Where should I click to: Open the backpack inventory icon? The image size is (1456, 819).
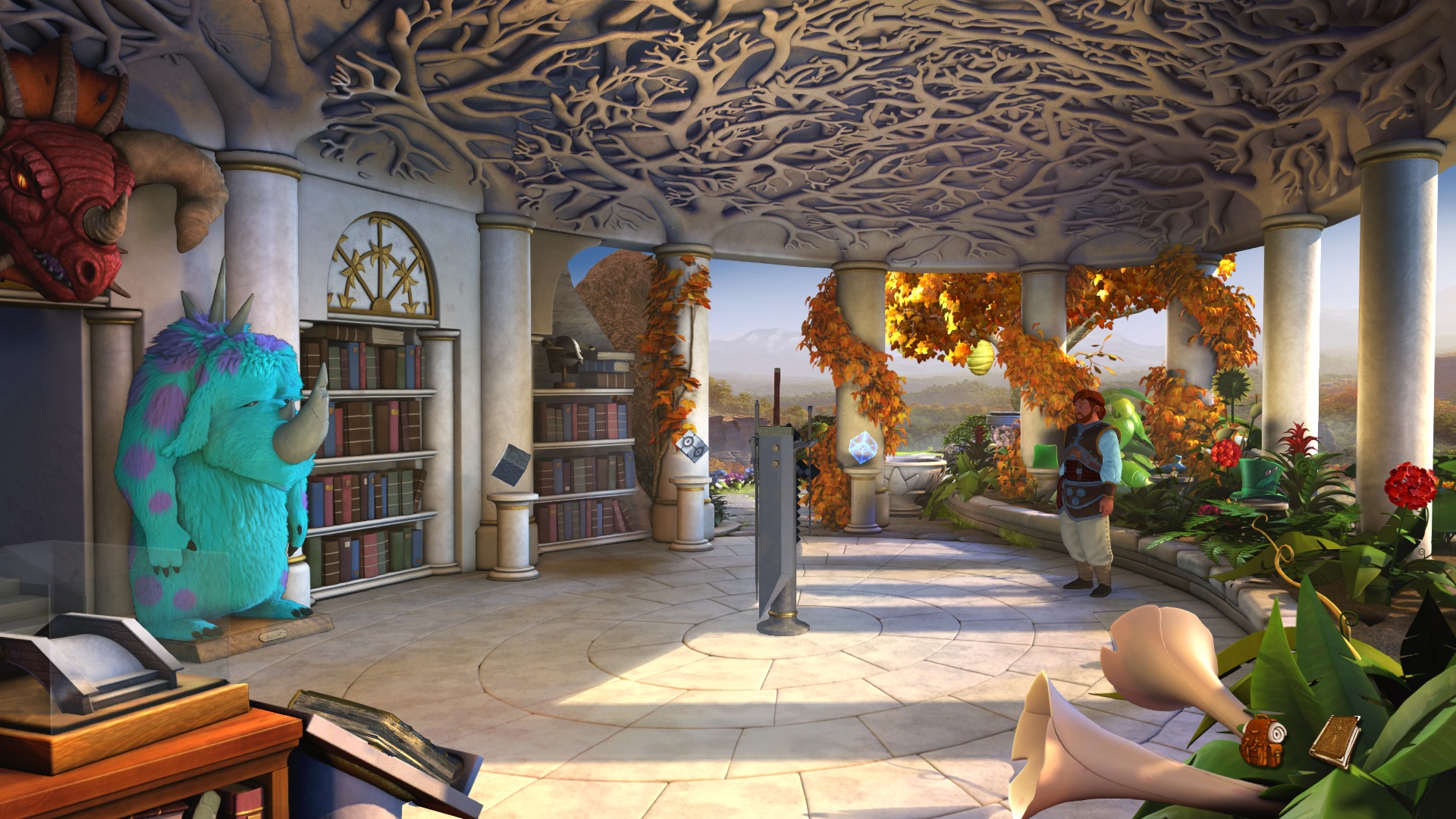point(1262,739)
